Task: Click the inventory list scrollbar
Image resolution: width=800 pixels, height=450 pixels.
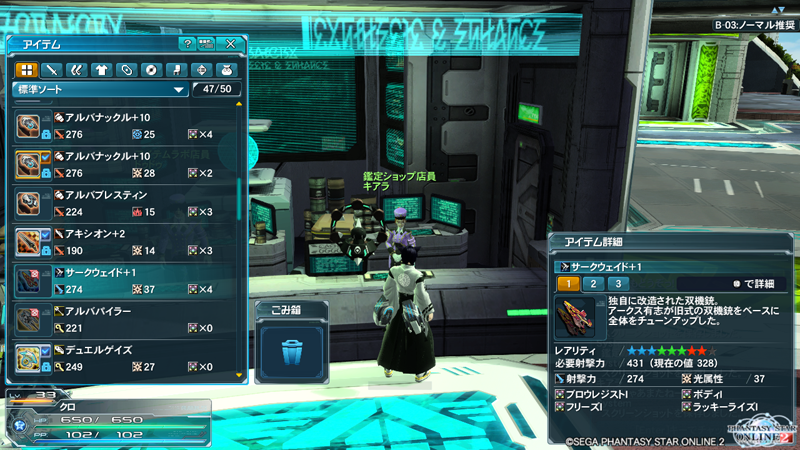Action: pyautogui.click(x=239, y=200)
